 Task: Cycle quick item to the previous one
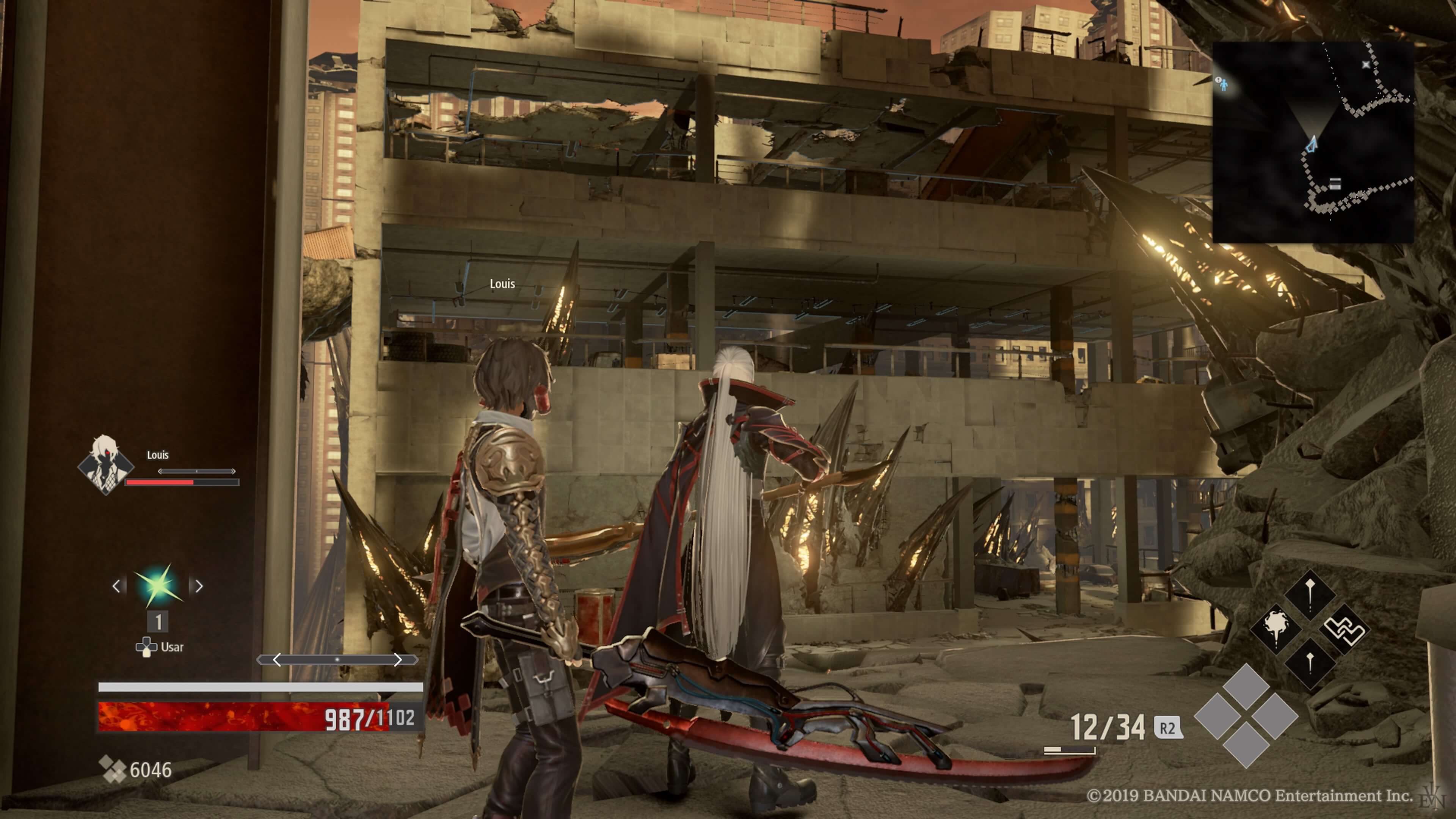(x=116, y=586)
